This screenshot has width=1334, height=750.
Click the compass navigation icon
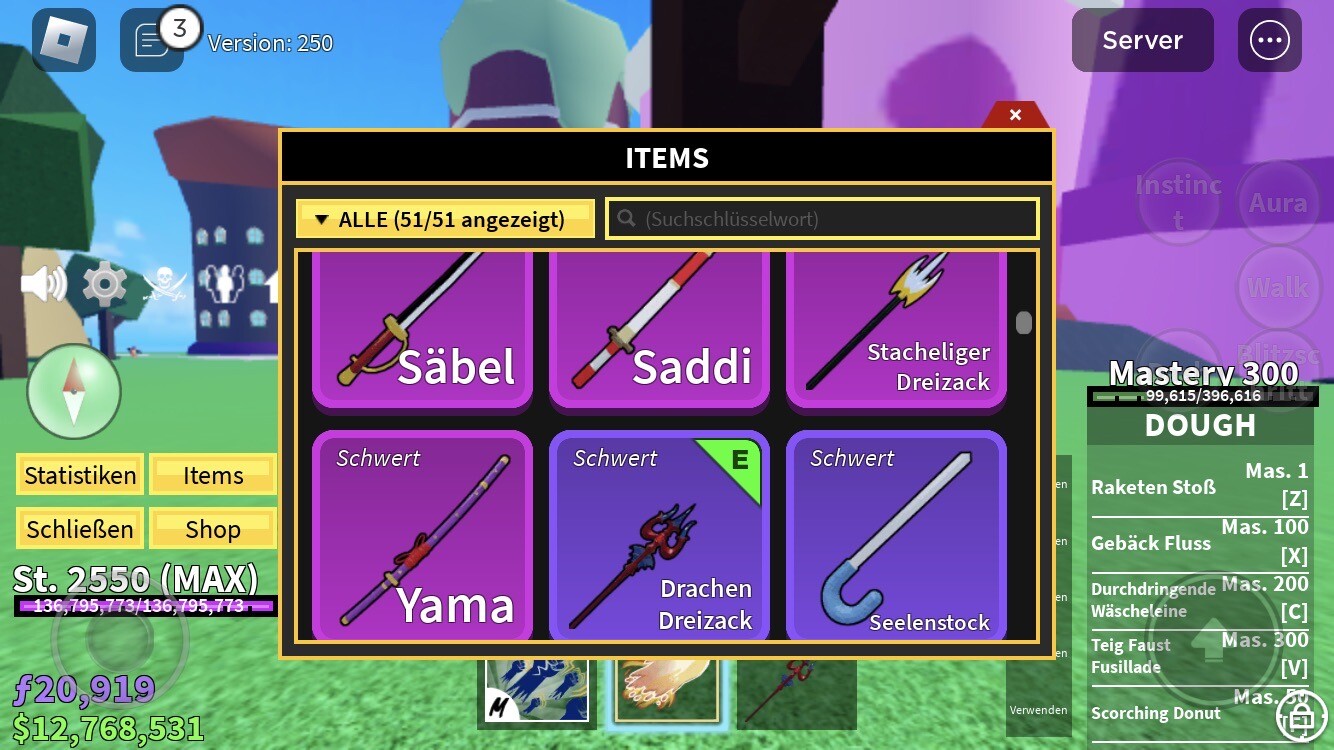(75, 390)
